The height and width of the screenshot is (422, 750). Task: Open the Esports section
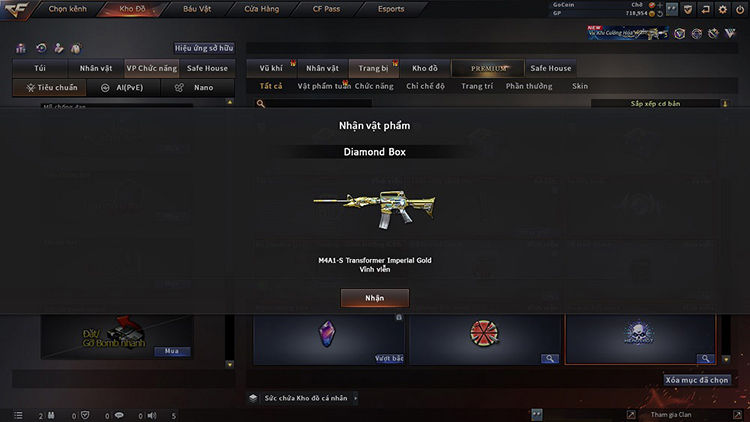[x=390, y=8]
